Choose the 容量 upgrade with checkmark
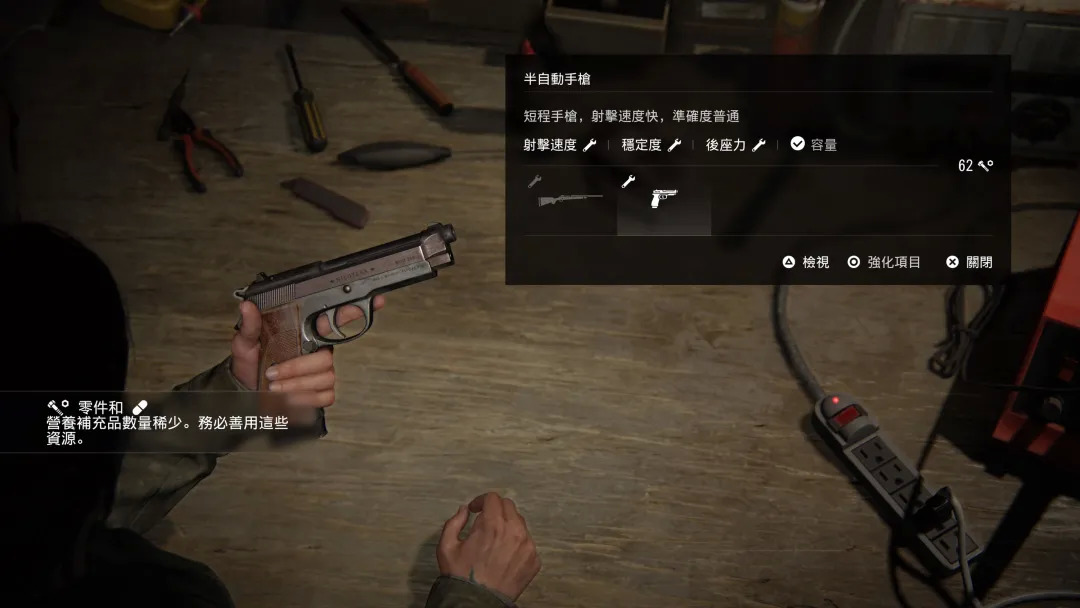This screenshot has width=1080, height=608. click(x=814, y=145)
